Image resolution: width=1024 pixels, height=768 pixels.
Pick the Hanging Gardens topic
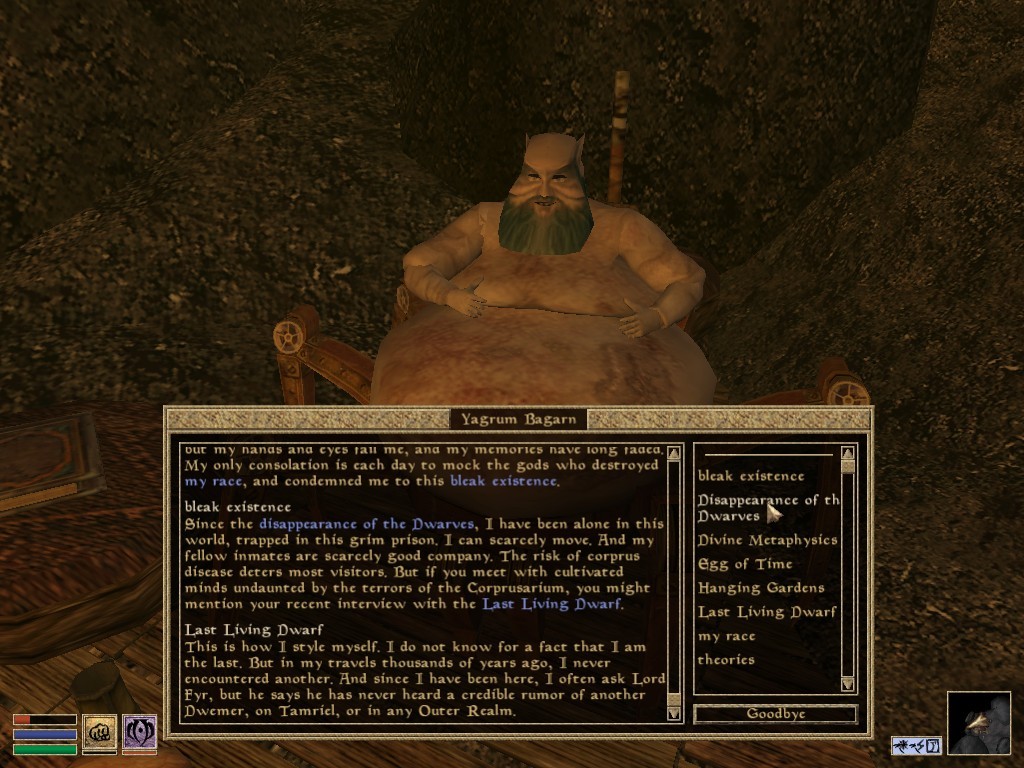coord(760,588)
